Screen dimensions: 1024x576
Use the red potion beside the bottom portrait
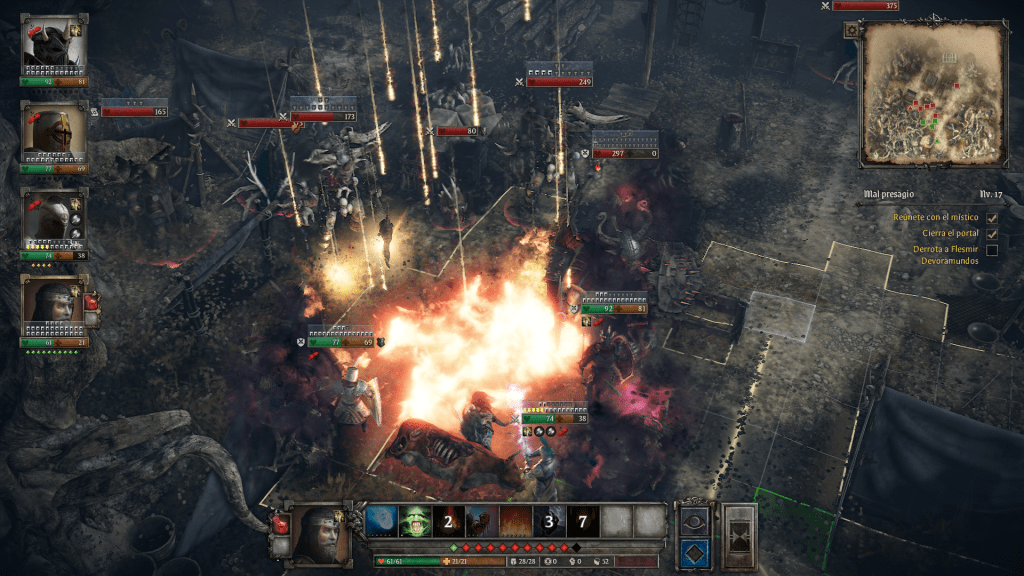(x=279, y=525)
